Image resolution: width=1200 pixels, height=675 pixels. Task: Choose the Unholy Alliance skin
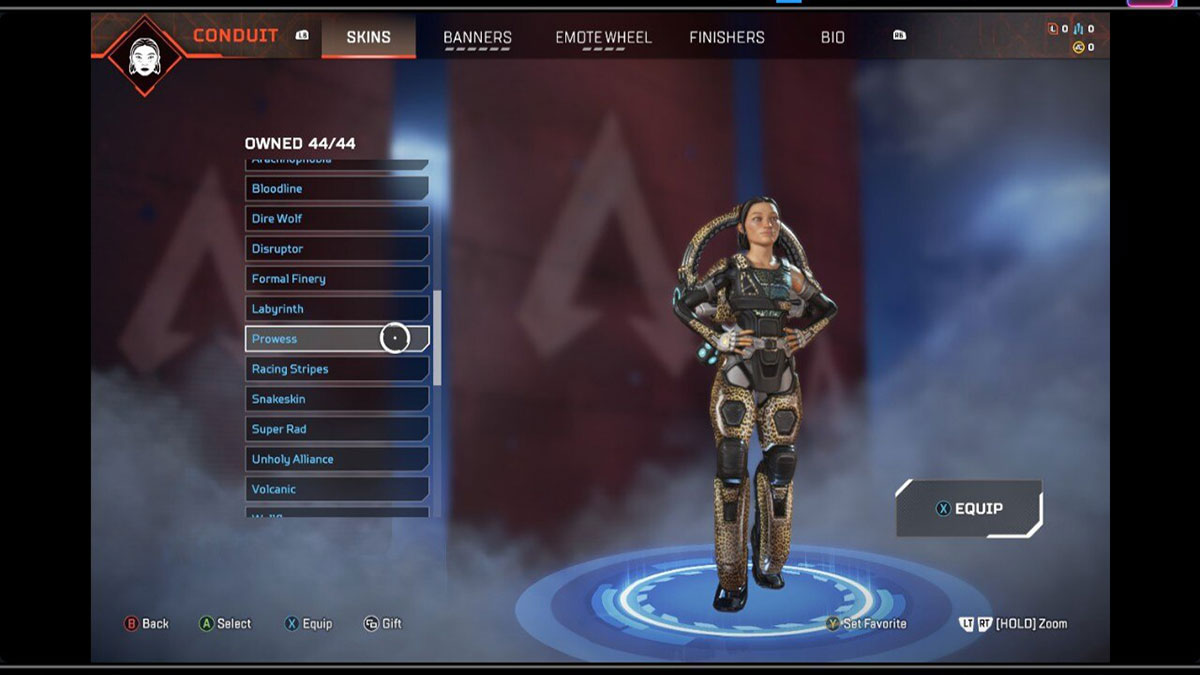336,459
